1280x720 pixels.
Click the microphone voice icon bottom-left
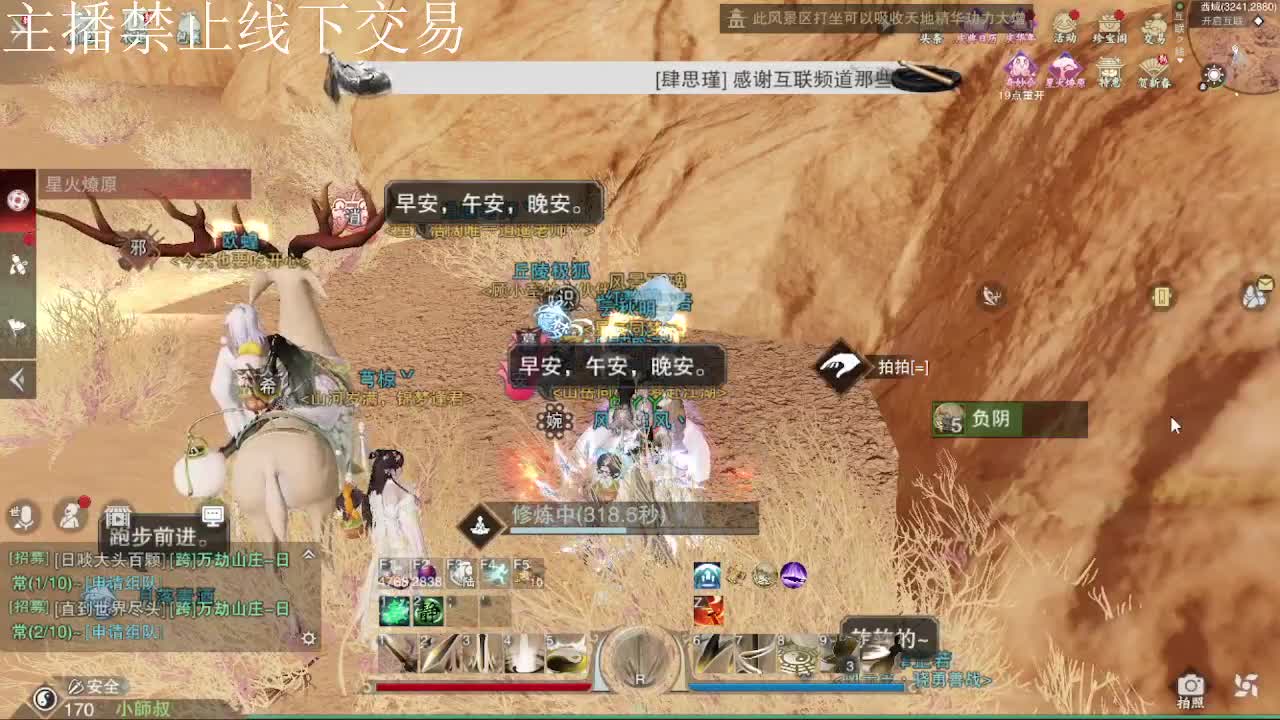pos(24,515)
